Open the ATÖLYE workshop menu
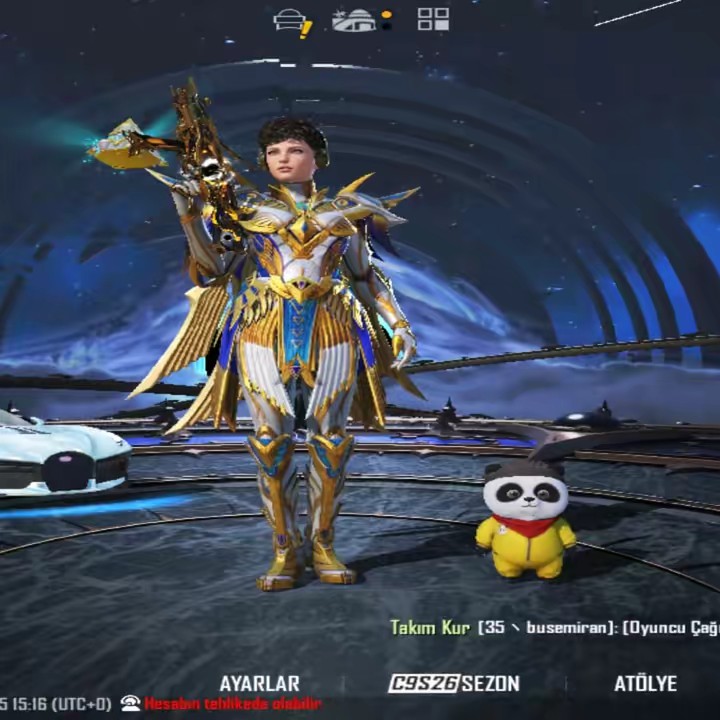Viewport: 720px width, 720px height. 645,684
